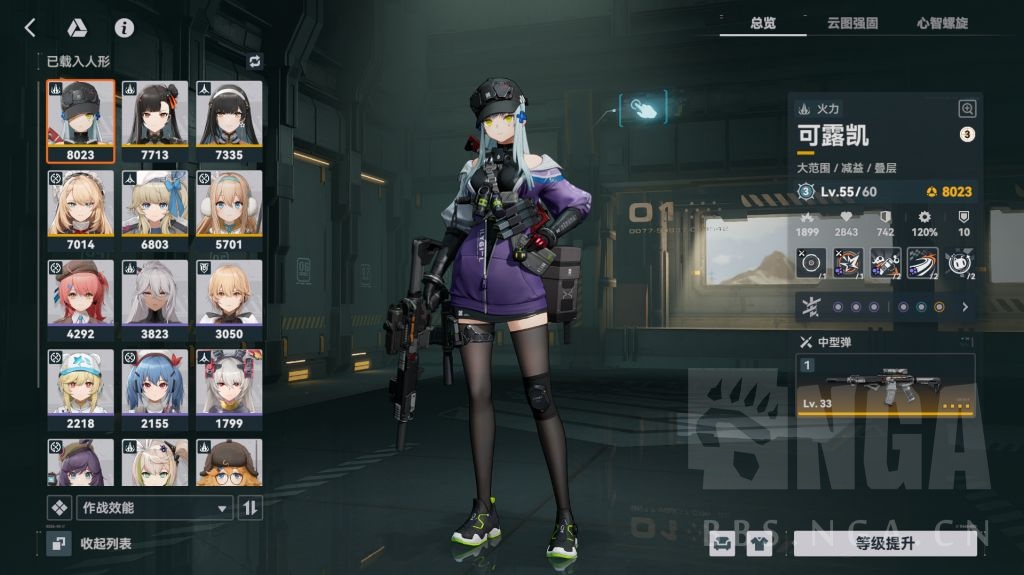Click the triangular home icon
This screenshot has width=1024, height=575.
point(77,28)
